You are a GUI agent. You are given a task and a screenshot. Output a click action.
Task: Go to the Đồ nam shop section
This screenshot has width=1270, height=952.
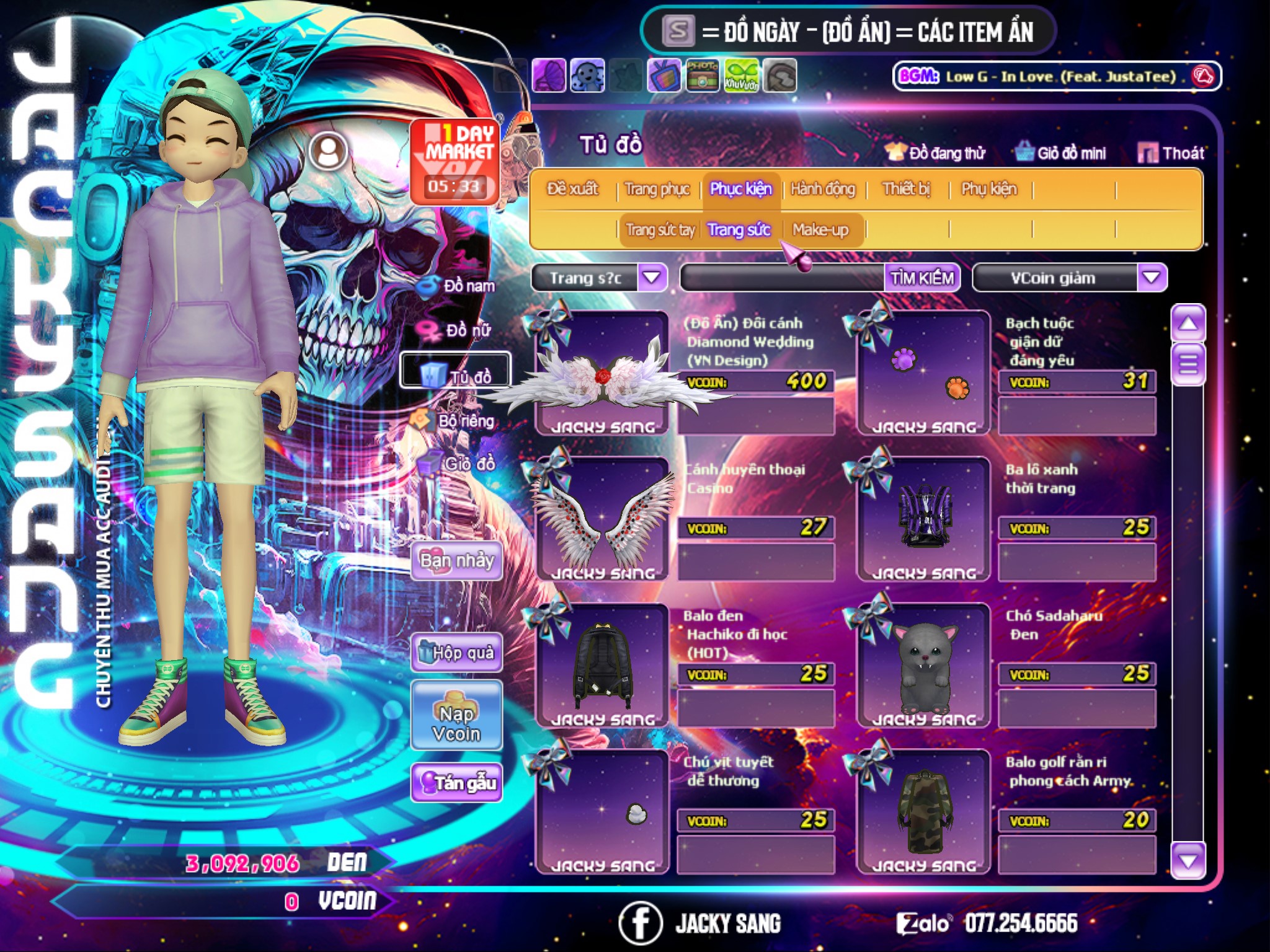[x=458, y=286]
